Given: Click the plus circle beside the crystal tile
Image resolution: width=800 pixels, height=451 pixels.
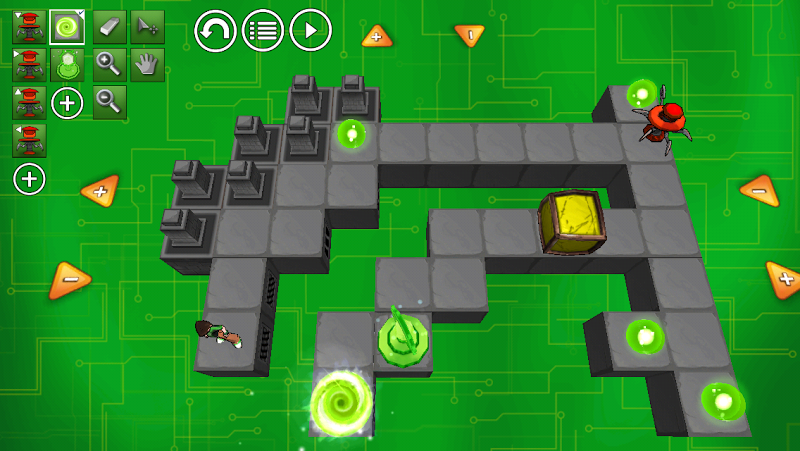Looking at the screenshot, I should click(67, 102).
